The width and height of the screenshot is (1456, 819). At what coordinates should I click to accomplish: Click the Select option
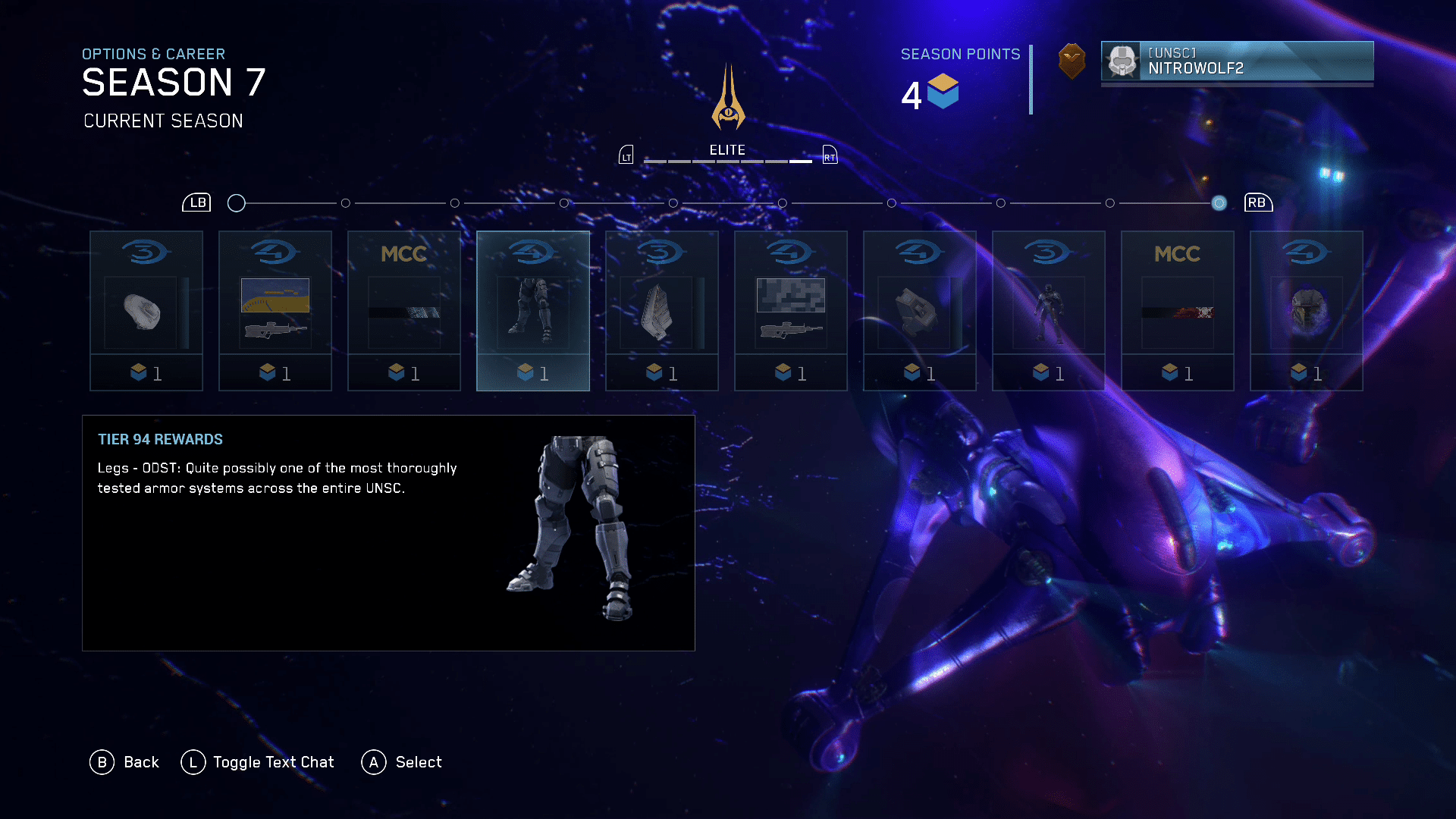402,762
